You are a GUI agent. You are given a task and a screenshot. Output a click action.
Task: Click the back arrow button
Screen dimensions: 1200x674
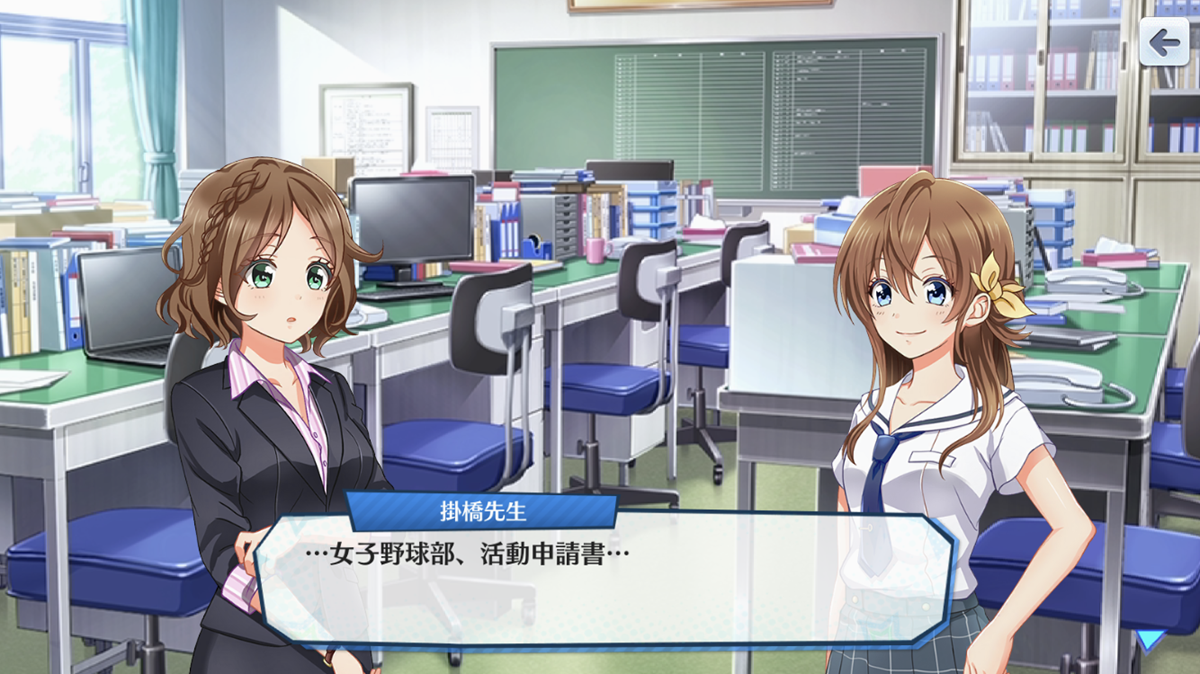tap(1164, 42)
